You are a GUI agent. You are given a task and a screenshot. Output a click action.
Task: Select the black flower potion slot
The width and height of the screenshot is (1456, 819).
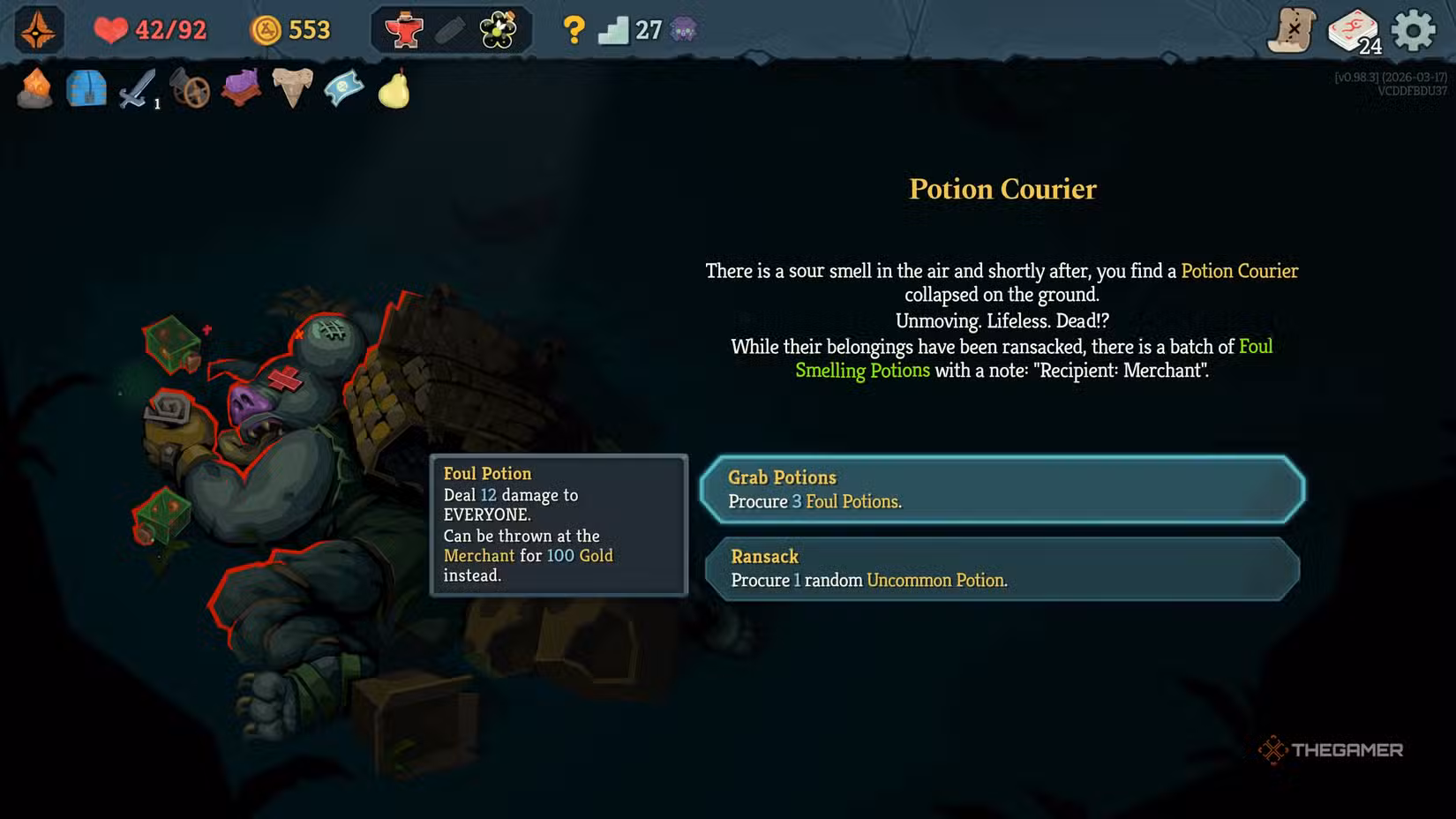(499, 31)
